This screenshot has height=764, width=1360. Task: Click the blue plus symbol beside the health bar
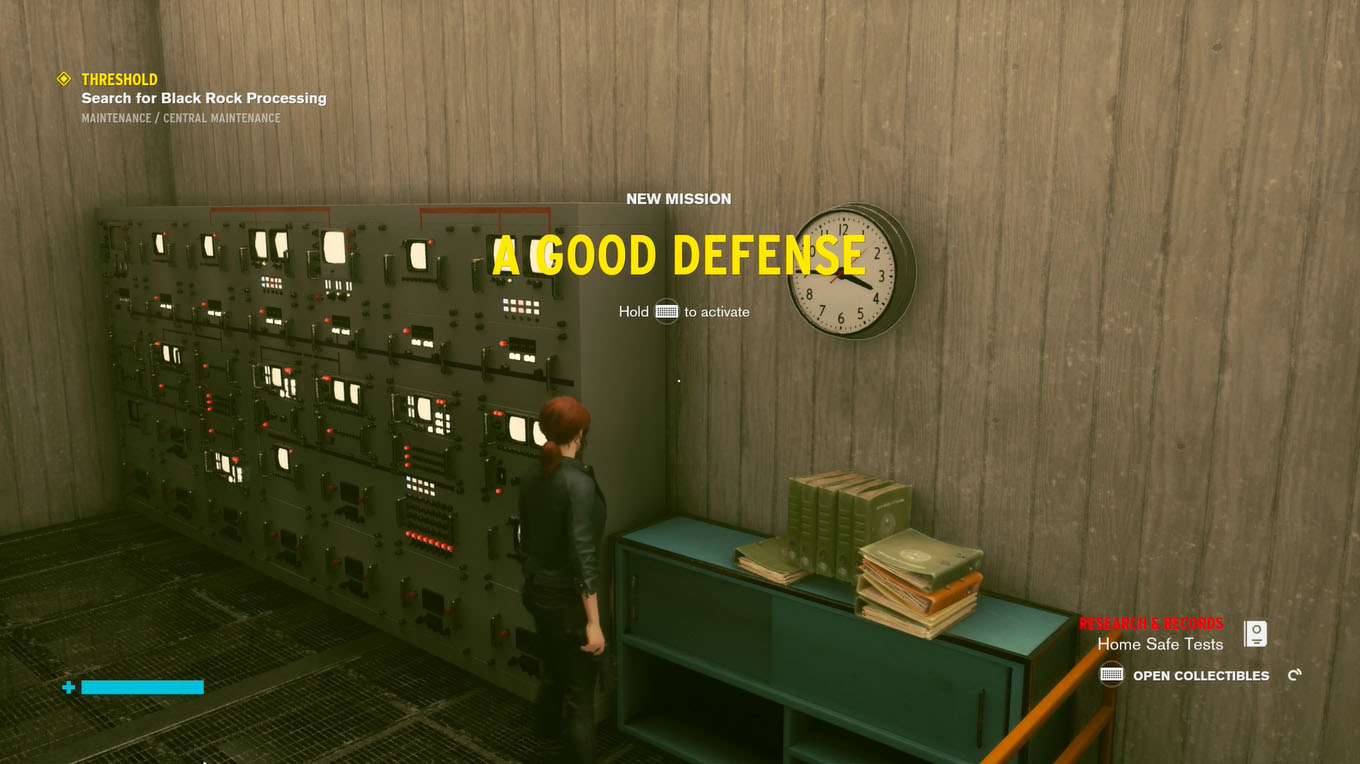click(x=67, y=687)
